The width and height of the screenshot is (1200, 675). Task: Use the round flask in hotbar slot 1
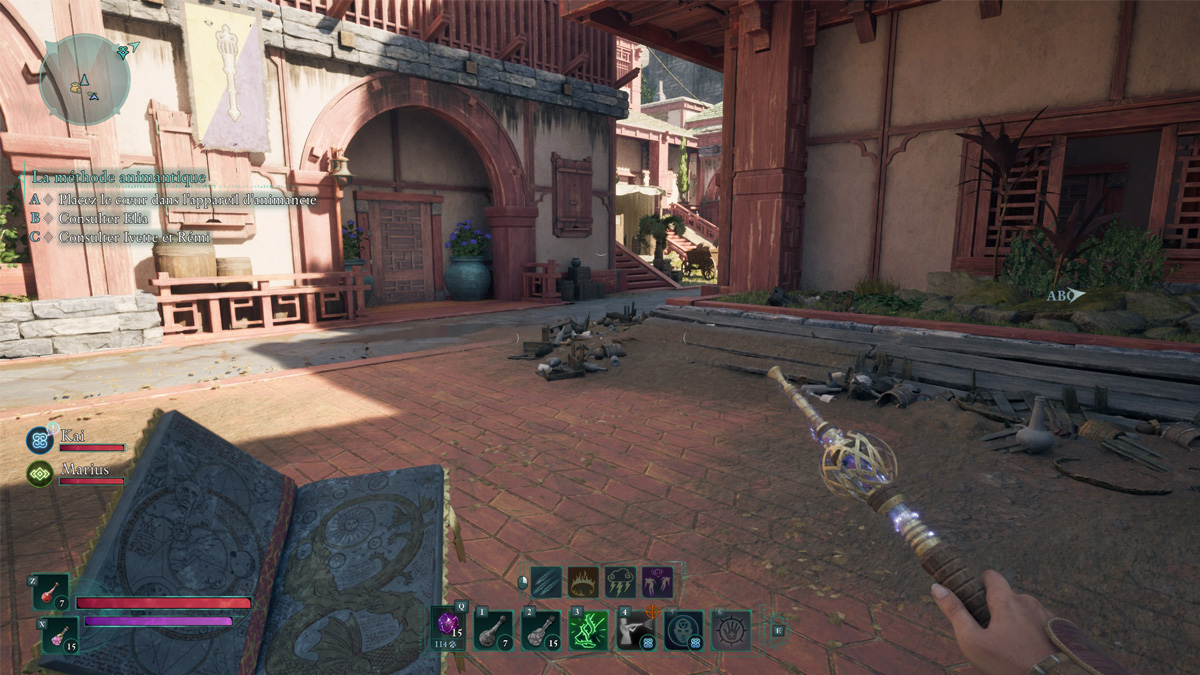click(494, 630)
